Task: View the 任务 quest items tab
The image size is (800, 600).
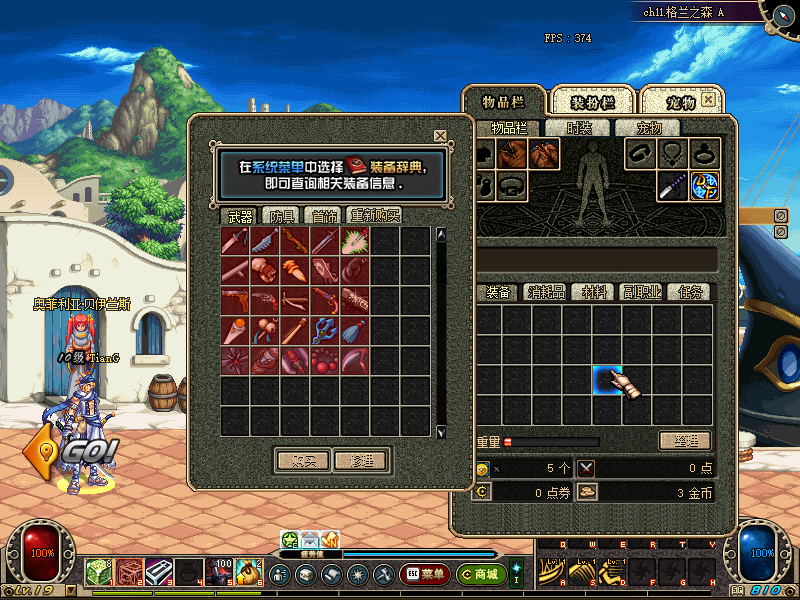Action: coord(691,292)
